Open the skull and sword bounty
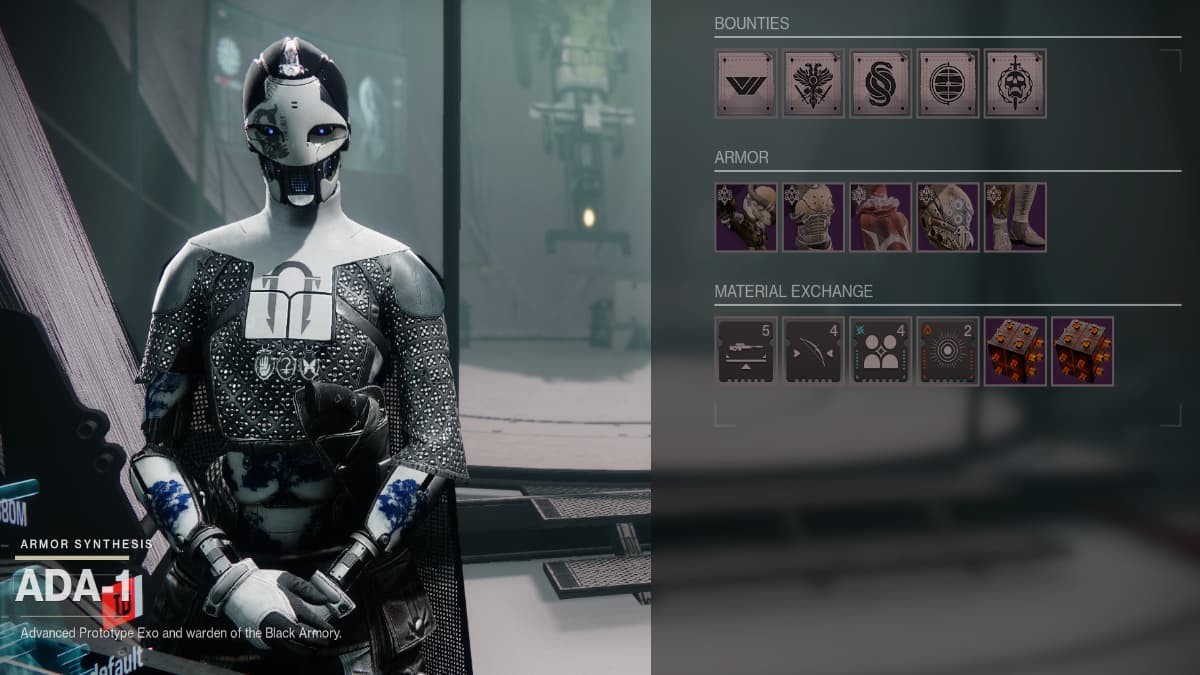The height and width of the screenshot is (675, 1200). pos(1015,83)
